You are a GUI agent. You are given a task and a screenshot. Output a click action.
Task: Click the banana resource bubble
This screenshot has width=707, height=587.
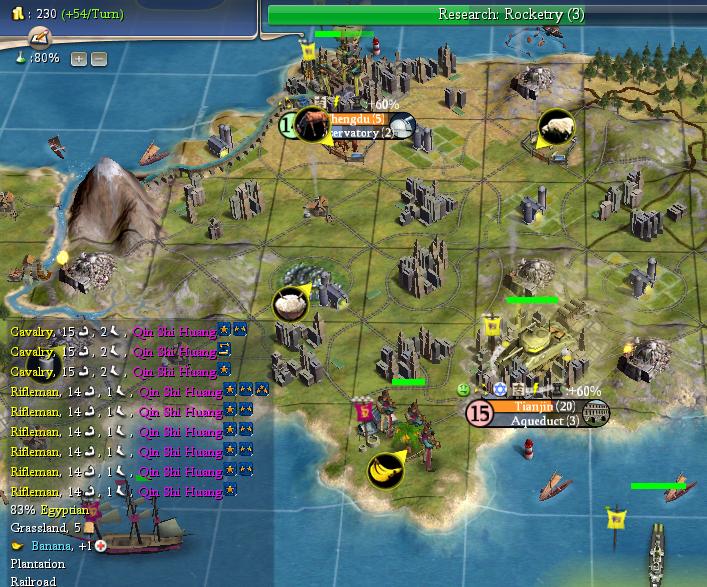385,468
